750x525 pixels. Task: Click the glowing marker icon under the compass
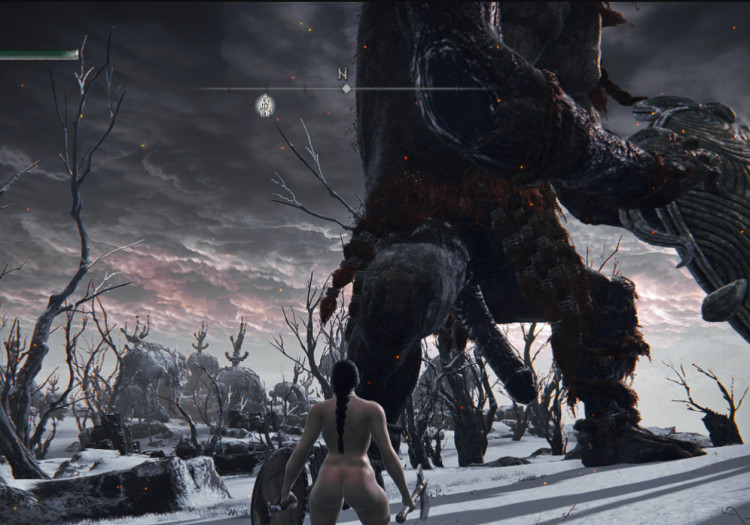tap(265, 104)
